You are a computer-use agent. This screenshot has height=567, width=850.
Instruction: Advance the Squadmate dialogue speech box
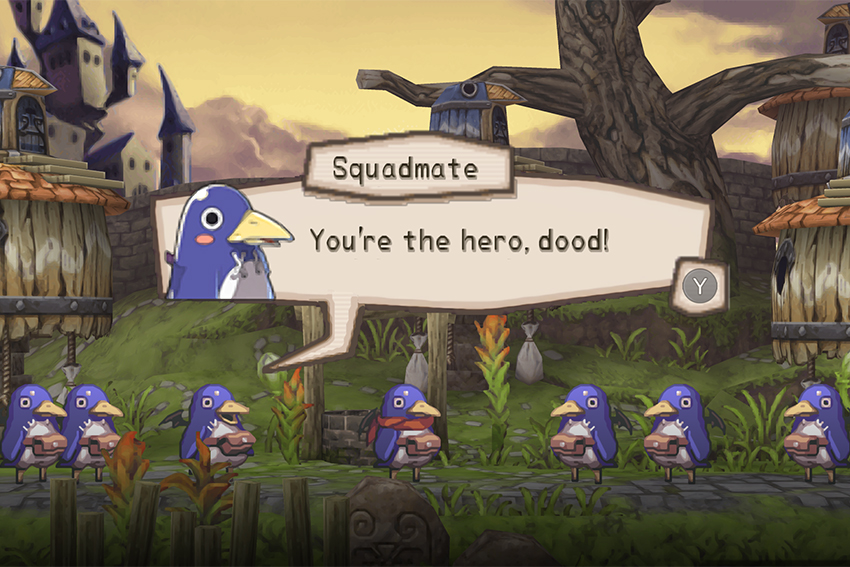coord(701,287)
